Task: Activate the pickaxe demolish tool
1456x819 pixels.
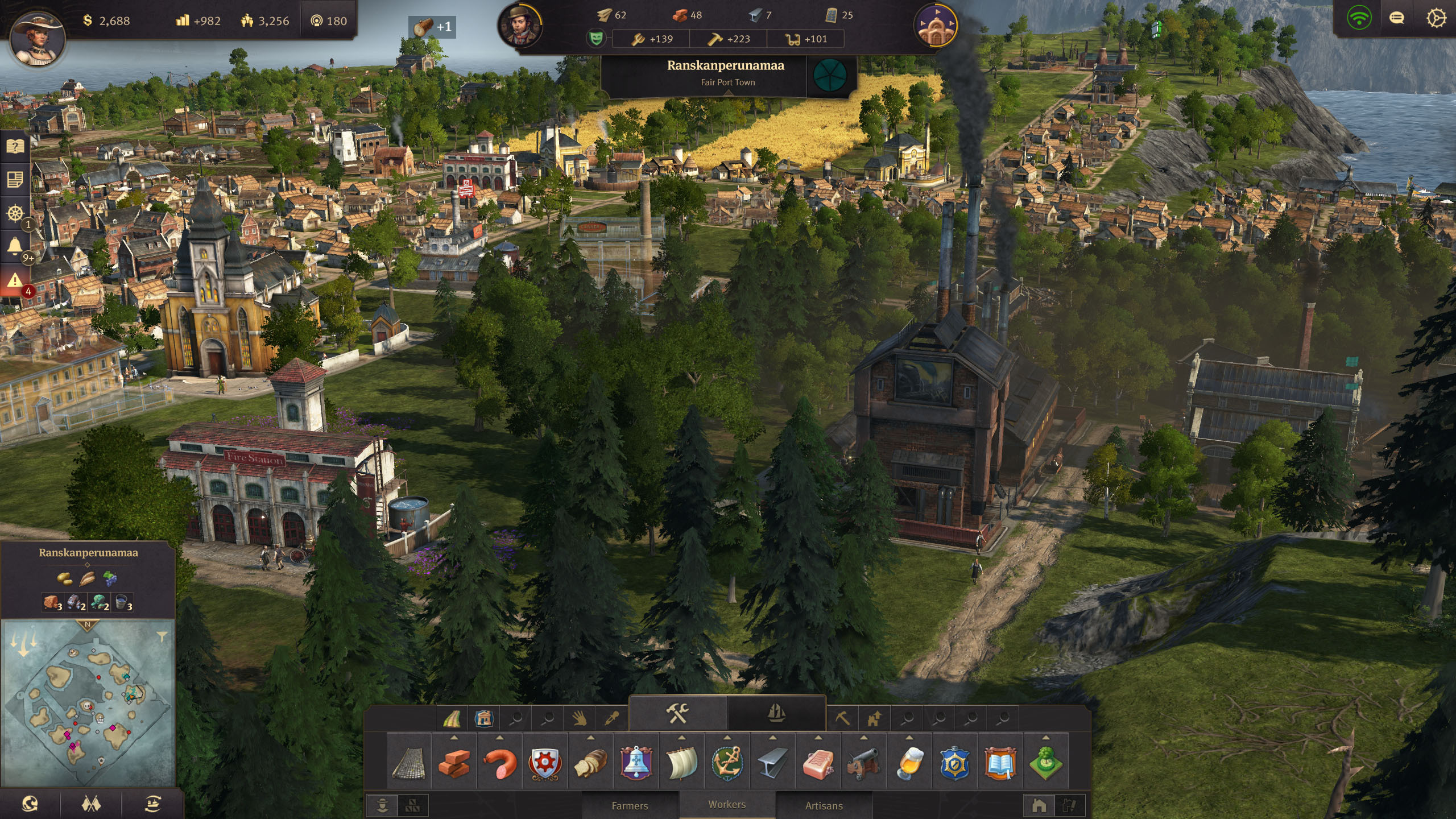Action: coord(842,719)
